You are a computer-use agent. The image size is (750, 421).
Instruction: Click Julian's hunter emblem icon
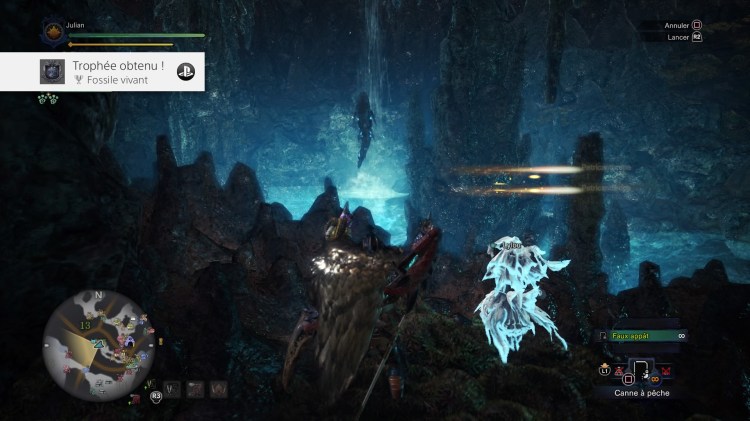[x=54, y=32]
